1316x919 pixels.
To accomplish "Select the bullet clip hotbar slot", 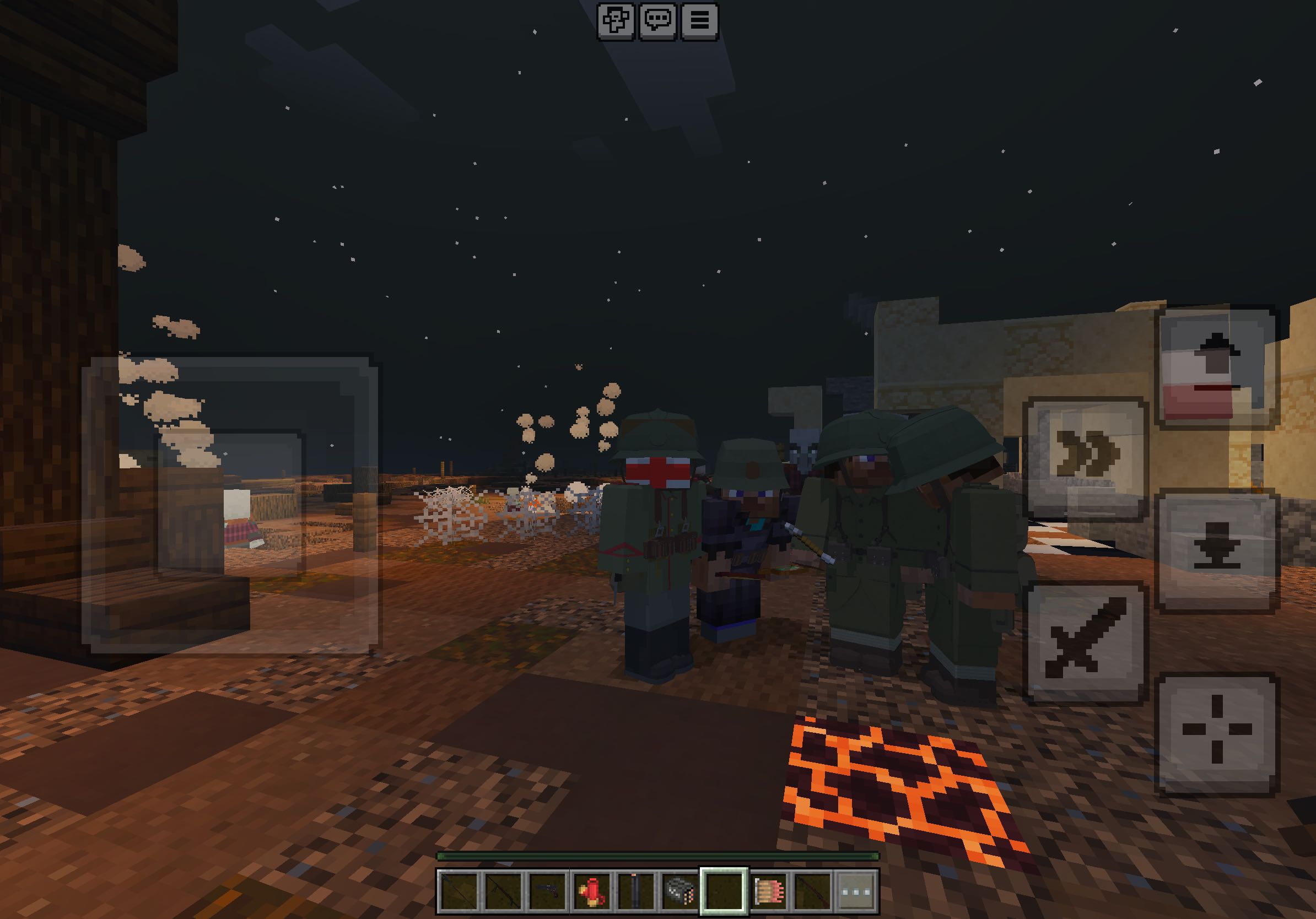I will pos(769,891).
